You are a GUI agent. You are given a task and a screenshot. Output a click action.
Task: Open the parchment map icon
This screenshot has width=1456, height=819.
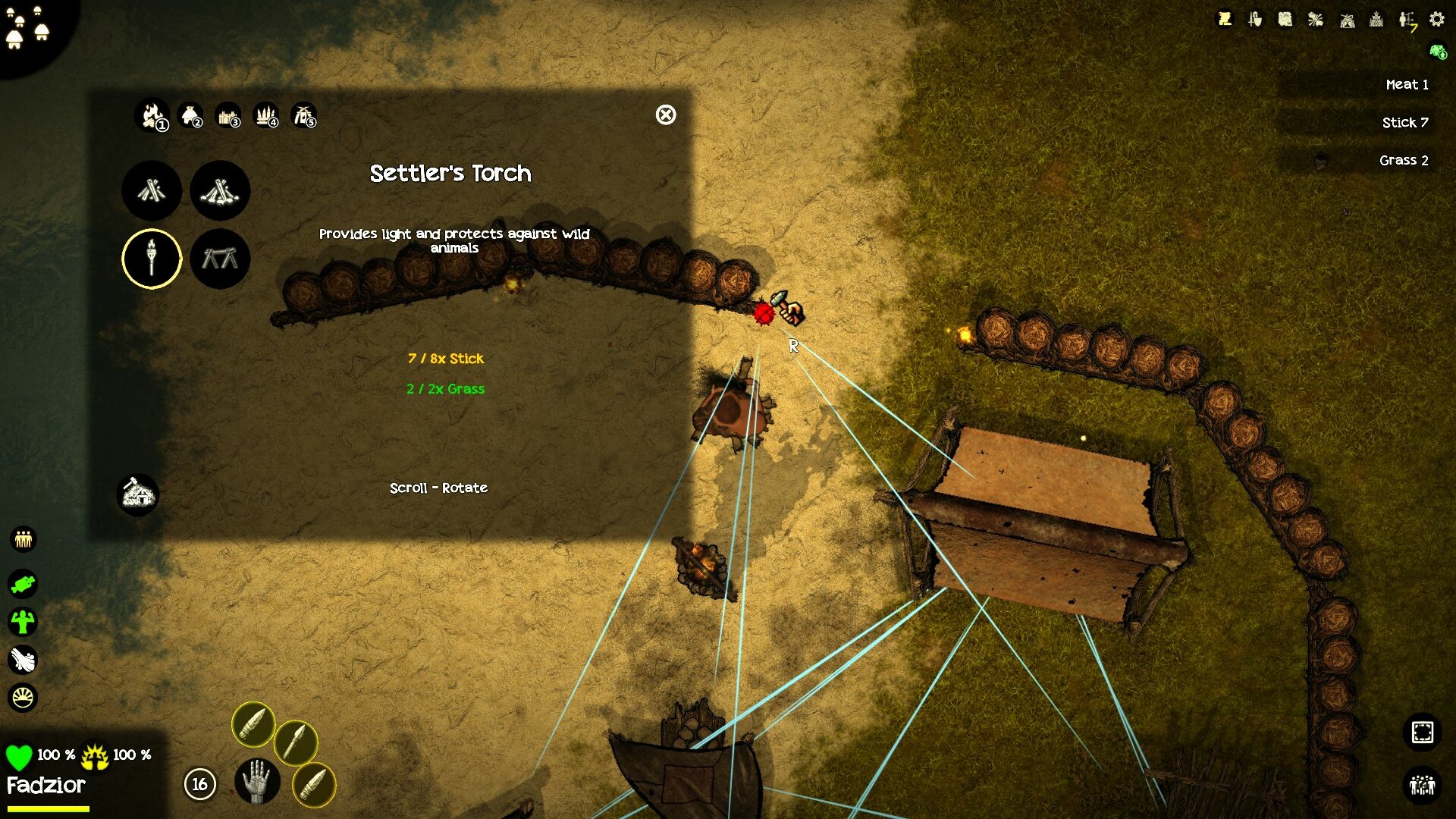1285,20
